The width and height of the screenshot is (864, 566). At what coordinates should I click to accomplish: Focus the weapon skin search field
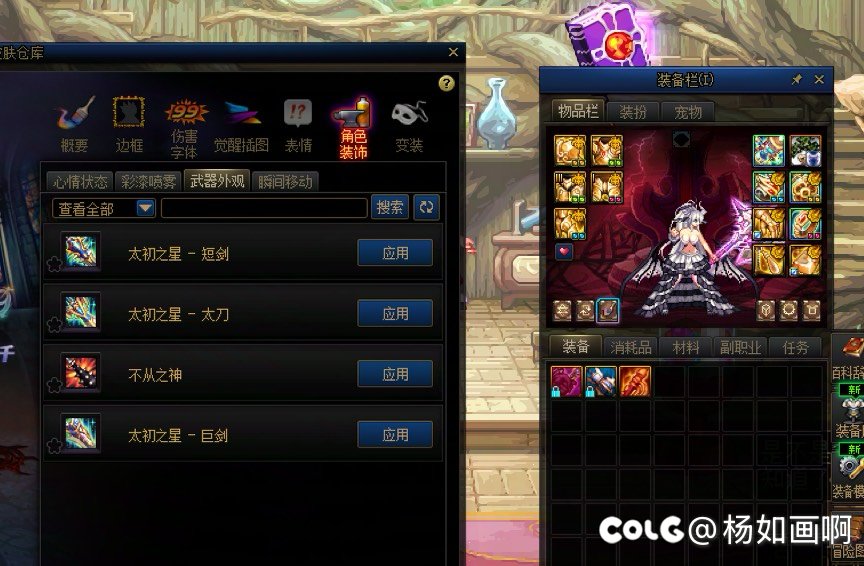264,208
